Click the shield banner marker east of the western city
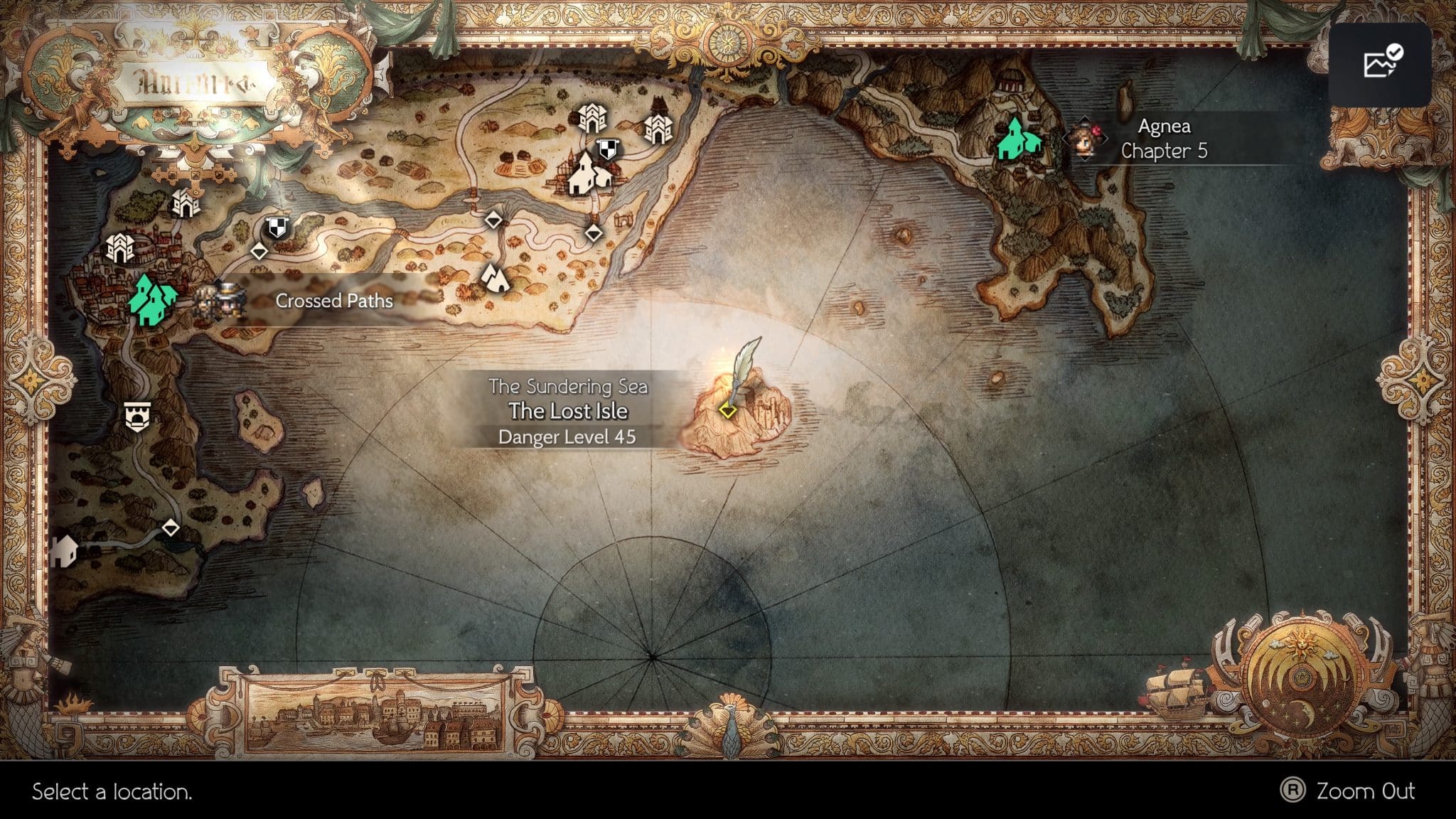 277,227
